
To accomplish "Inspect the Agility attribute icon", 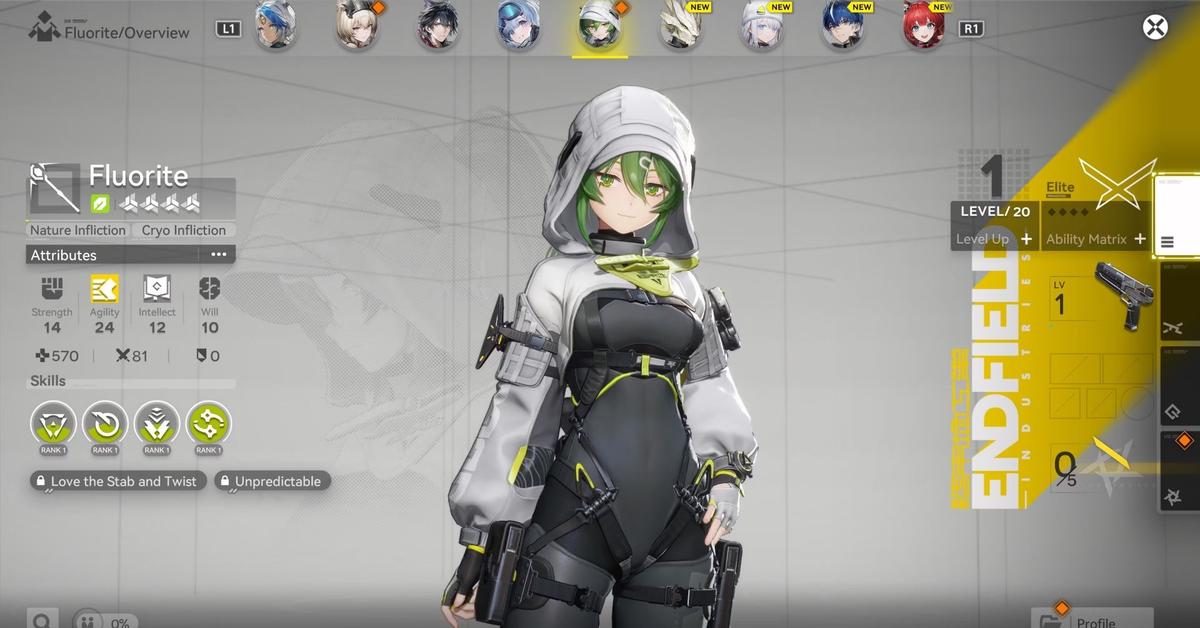I will pyautogui.click(x=104, y=289).
